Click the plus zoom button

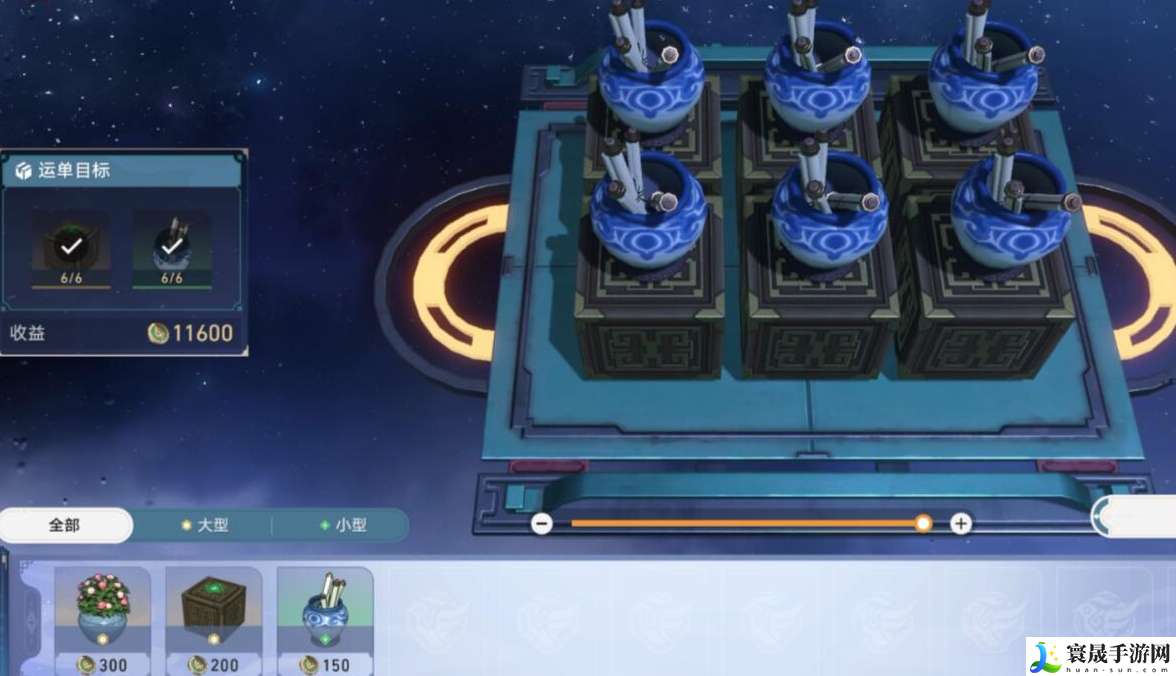tap(960, 523)
